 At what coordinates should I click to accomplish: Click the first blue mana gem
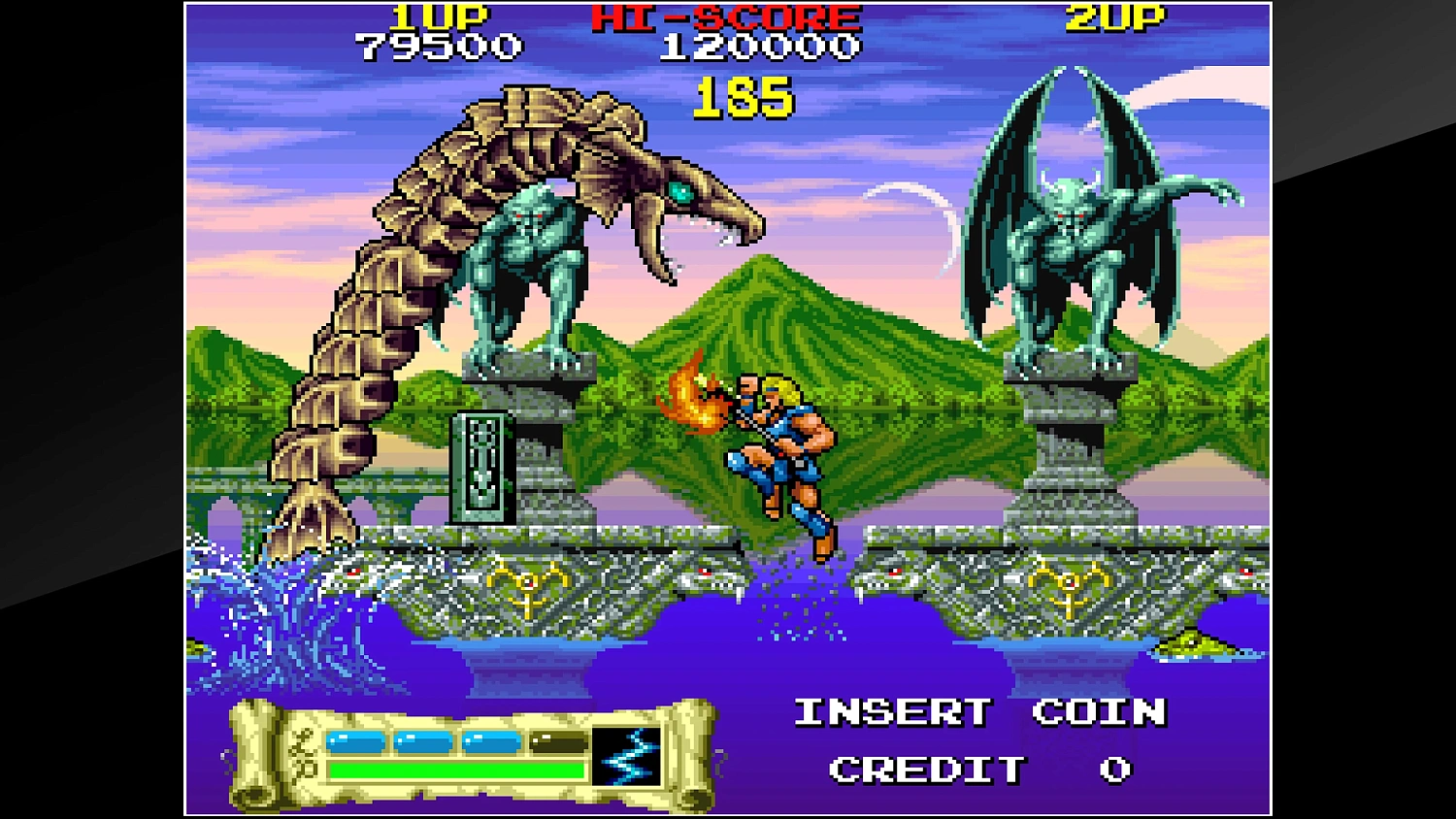355,739
